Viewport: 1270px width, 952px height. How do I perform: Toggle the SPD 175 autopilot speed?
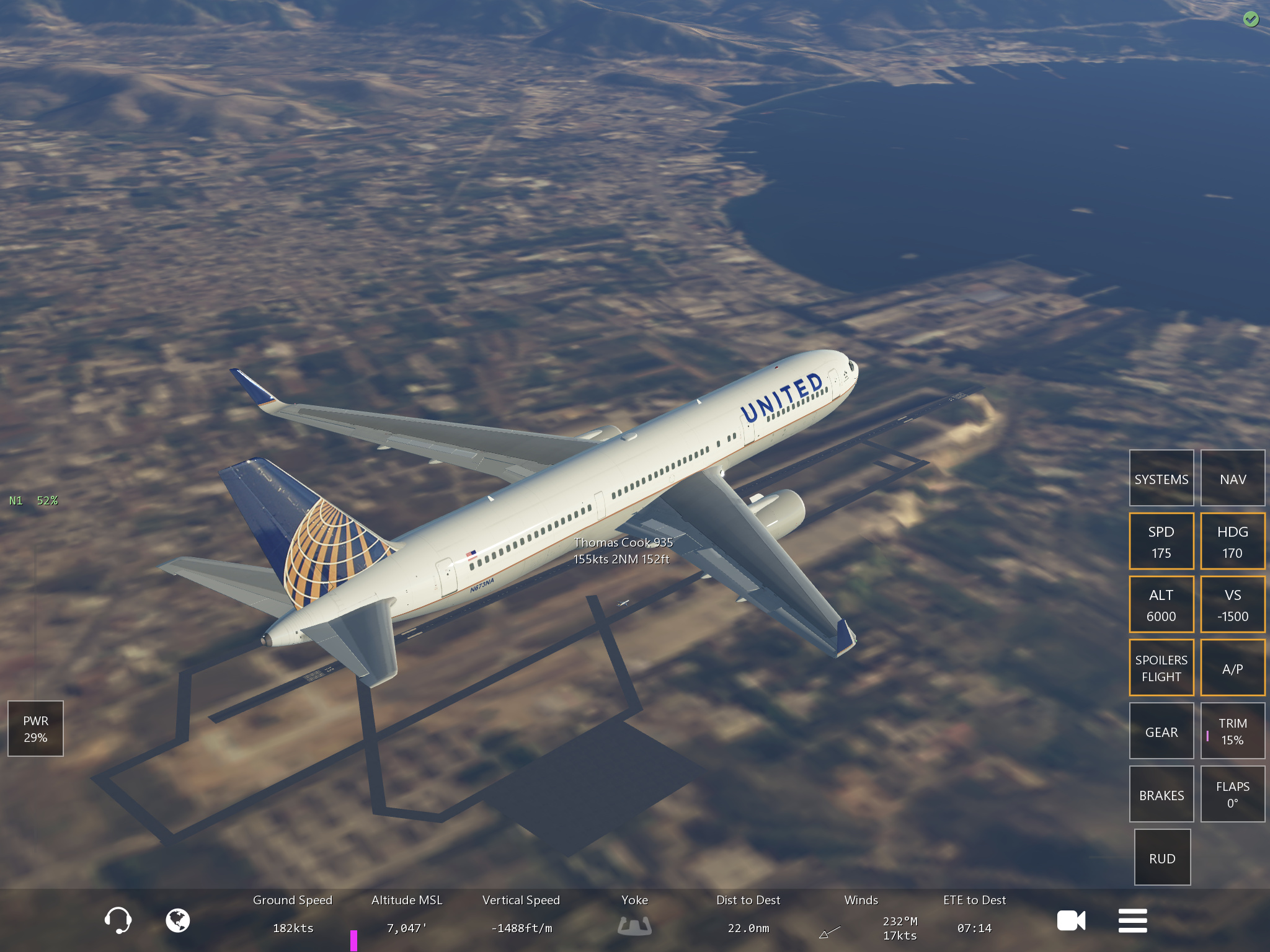1161,542
